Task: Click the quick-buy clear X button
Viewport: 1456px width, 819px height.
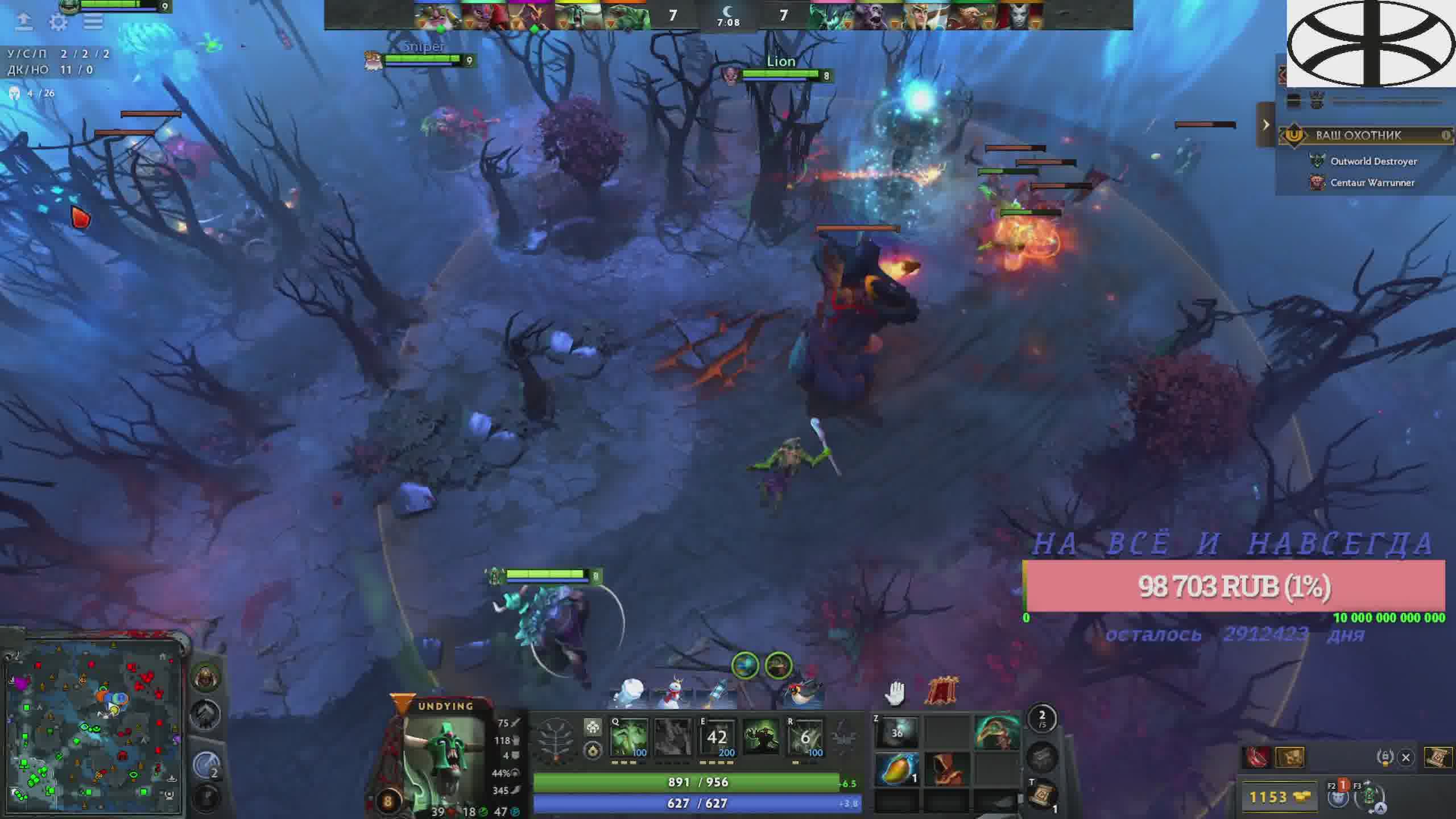Action: 1406,758
